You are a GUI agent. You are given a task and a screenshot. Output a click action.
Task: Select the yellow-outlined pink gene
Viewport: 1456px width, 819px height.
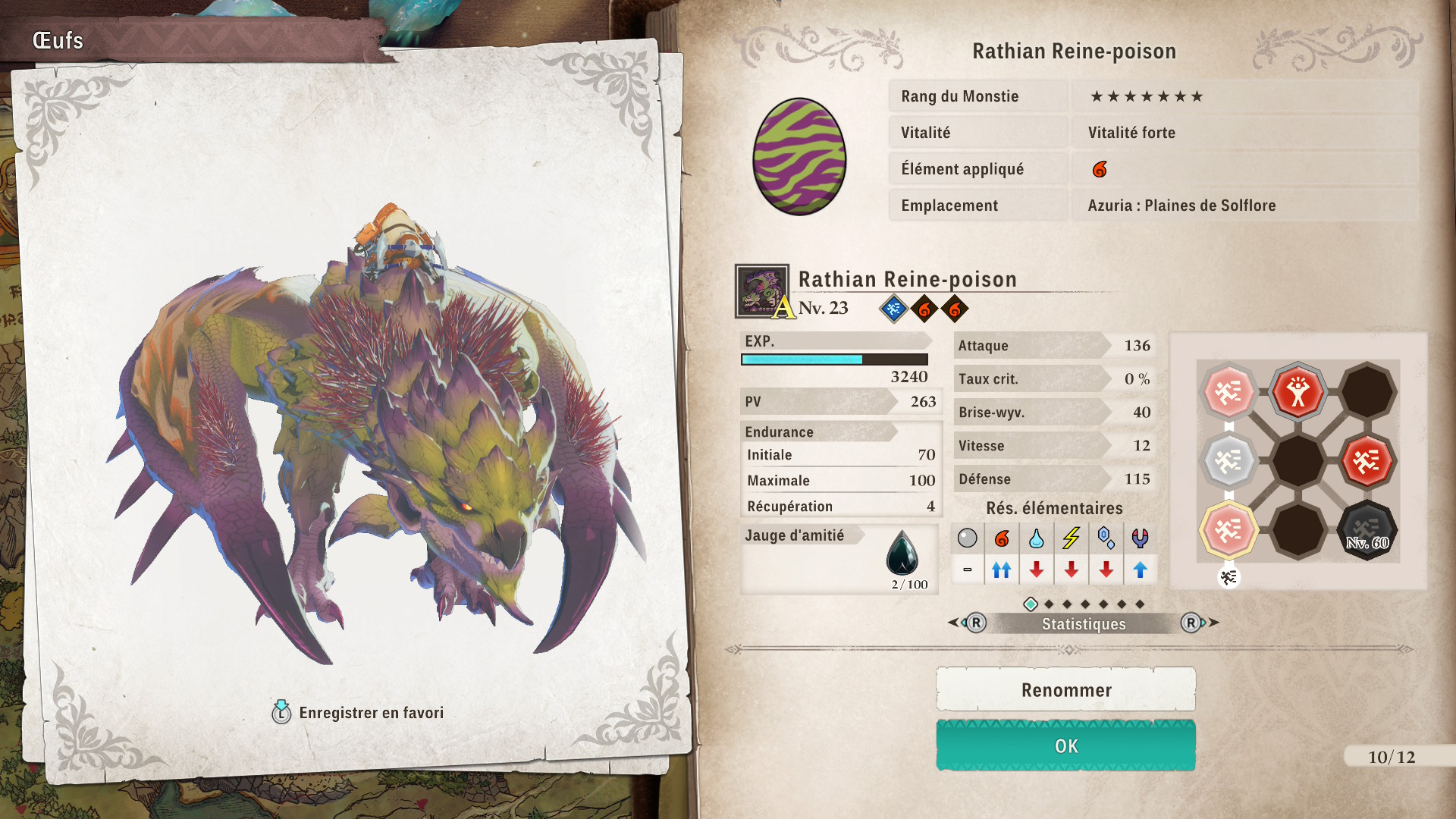point(1228,530)
